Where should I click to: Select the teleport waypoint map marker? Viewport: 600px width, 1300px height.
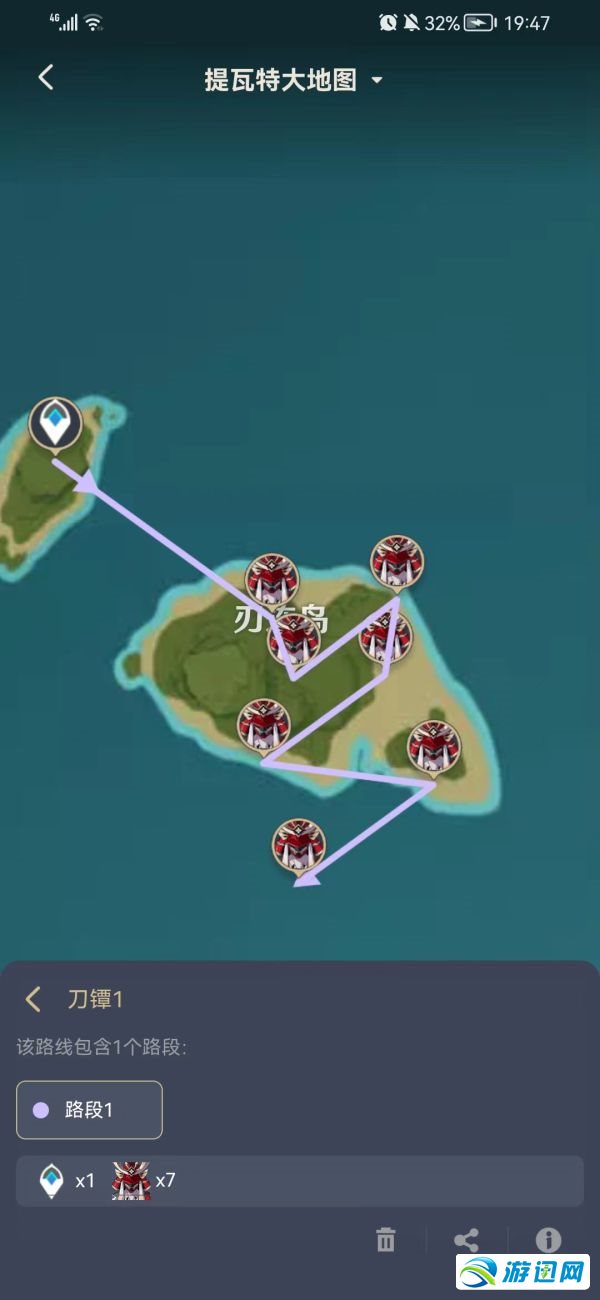pyautogui.click(x=54, y=423)
